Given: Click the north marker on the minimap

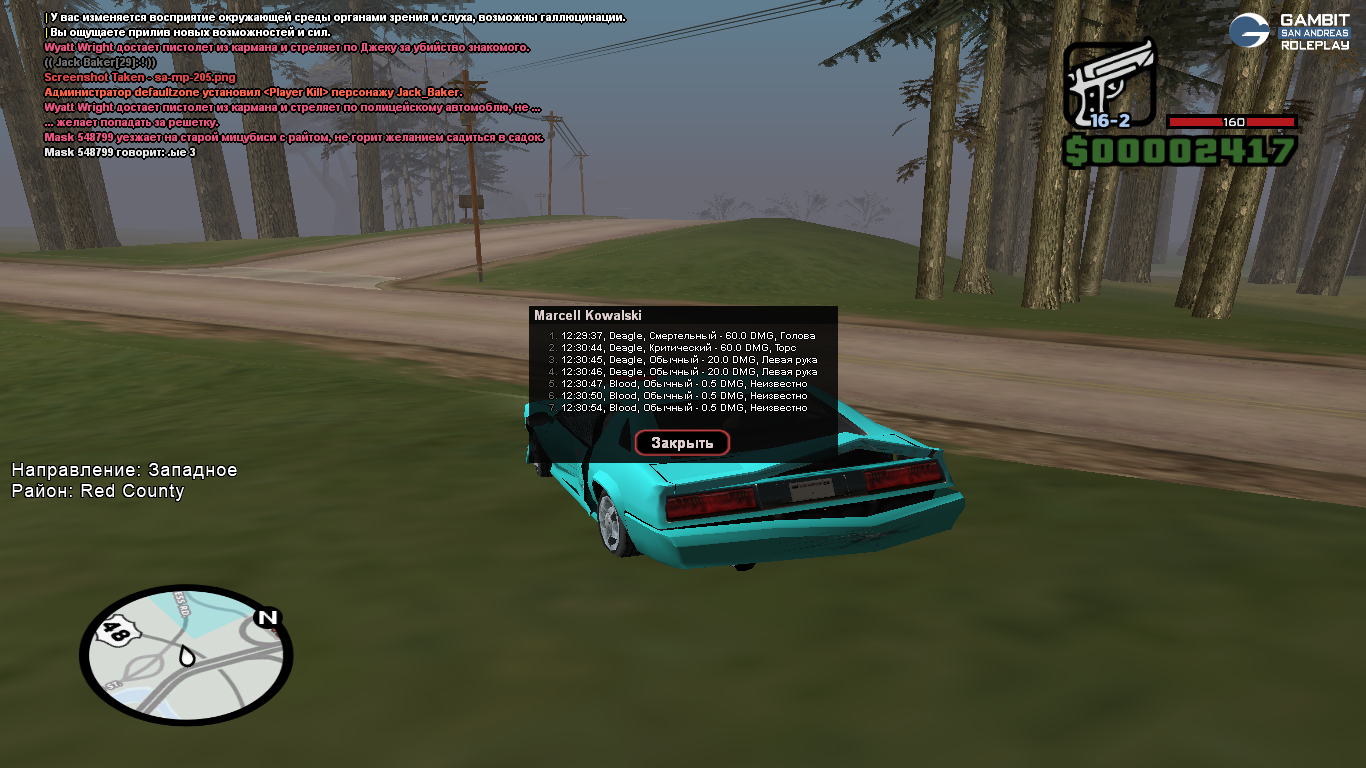Looking at the screenshot, I should click(x=266, y=618).
